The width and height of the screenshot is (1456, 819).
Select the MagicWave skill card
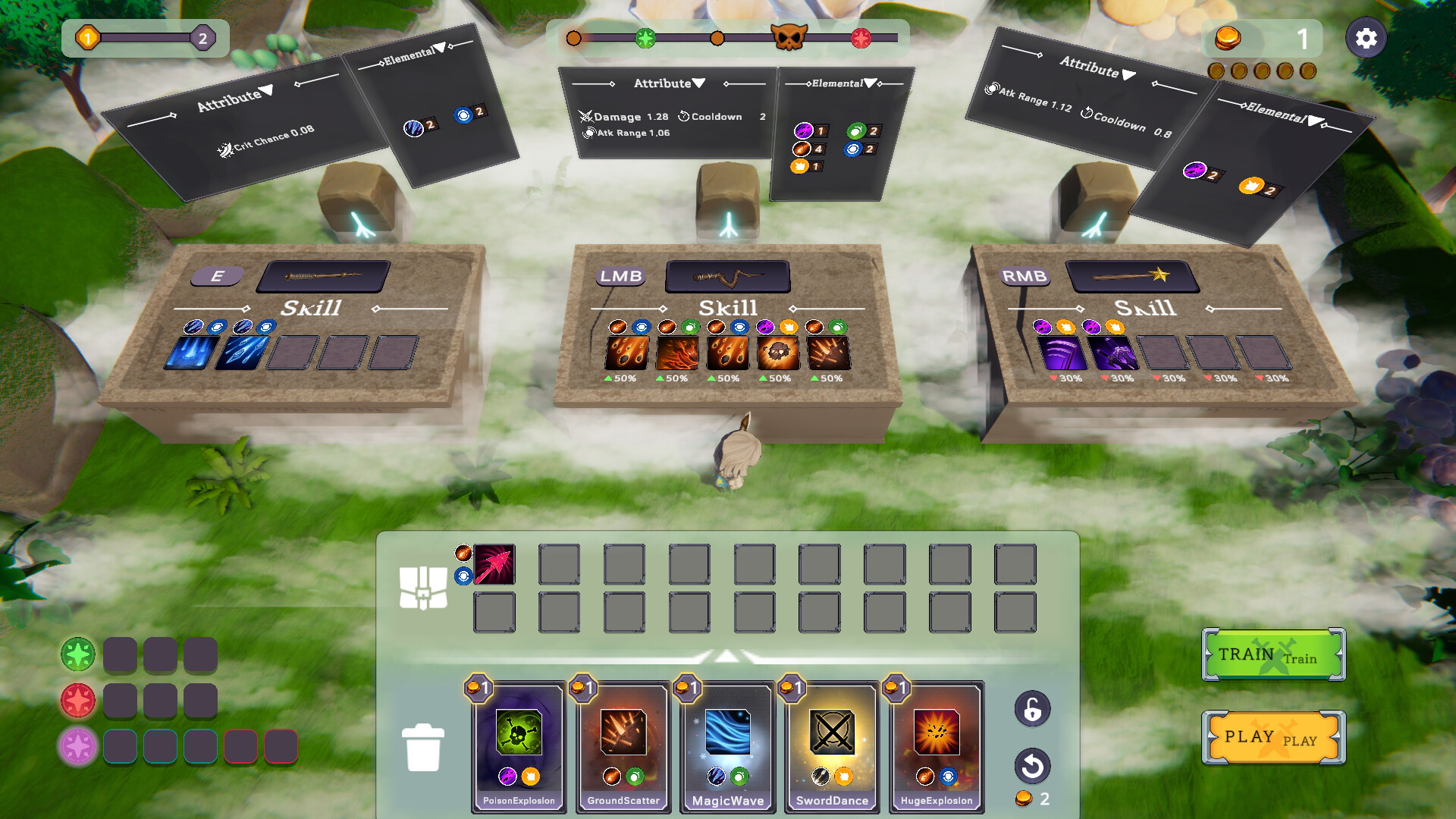coord(727,747)
